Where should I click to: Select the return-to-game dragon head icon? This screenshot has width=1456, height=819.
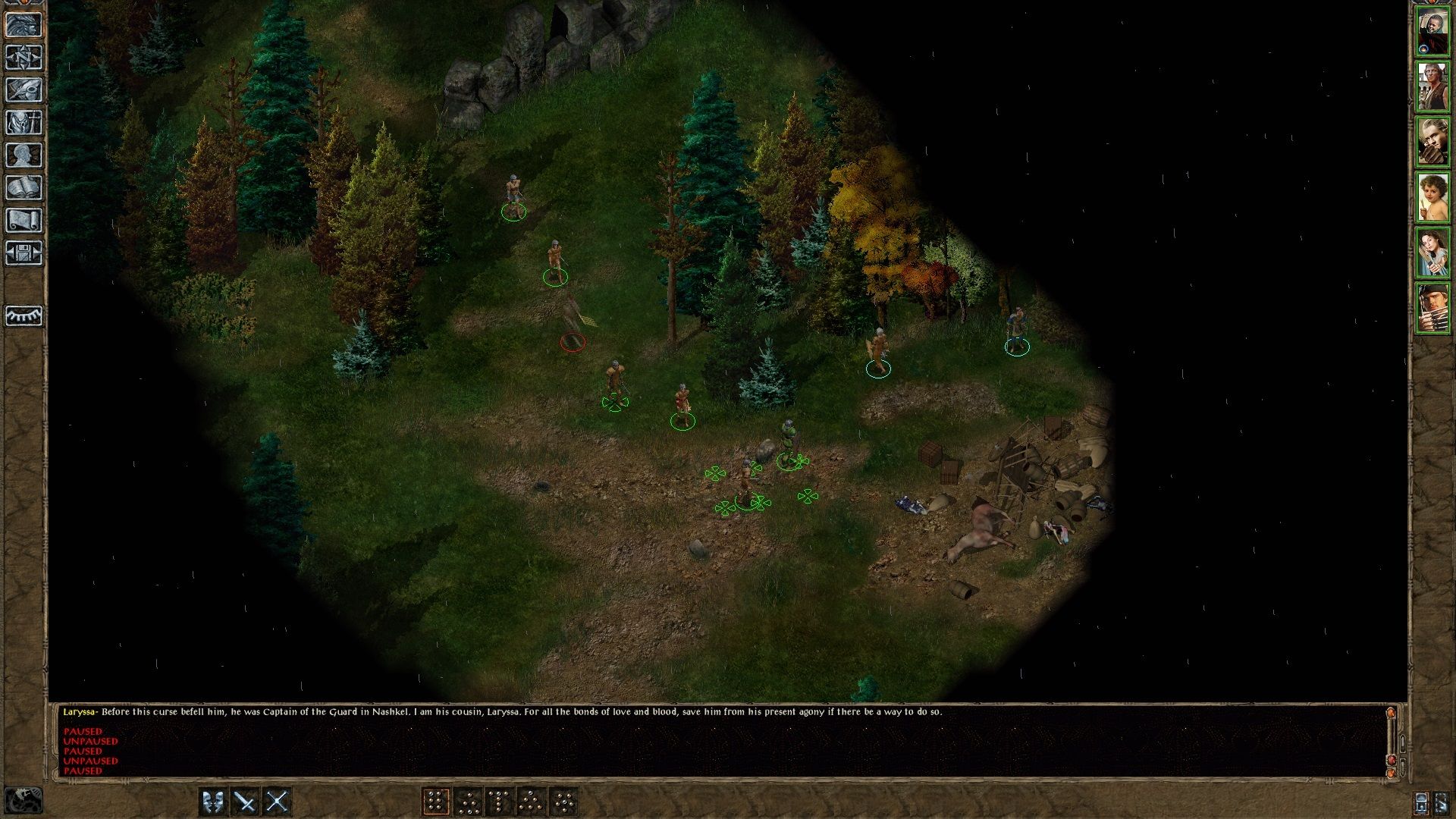(24, 25)
